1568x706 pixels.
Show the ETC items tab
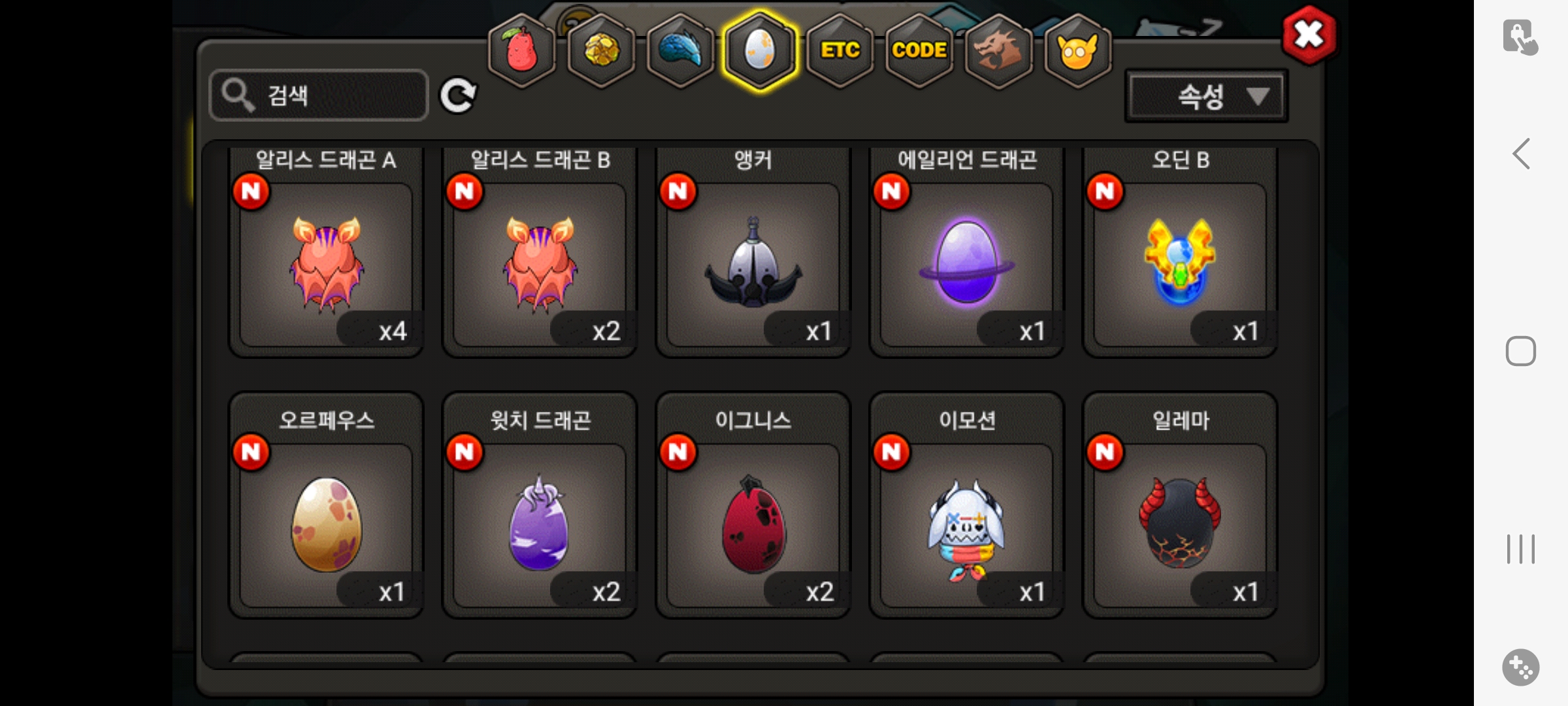840,51
